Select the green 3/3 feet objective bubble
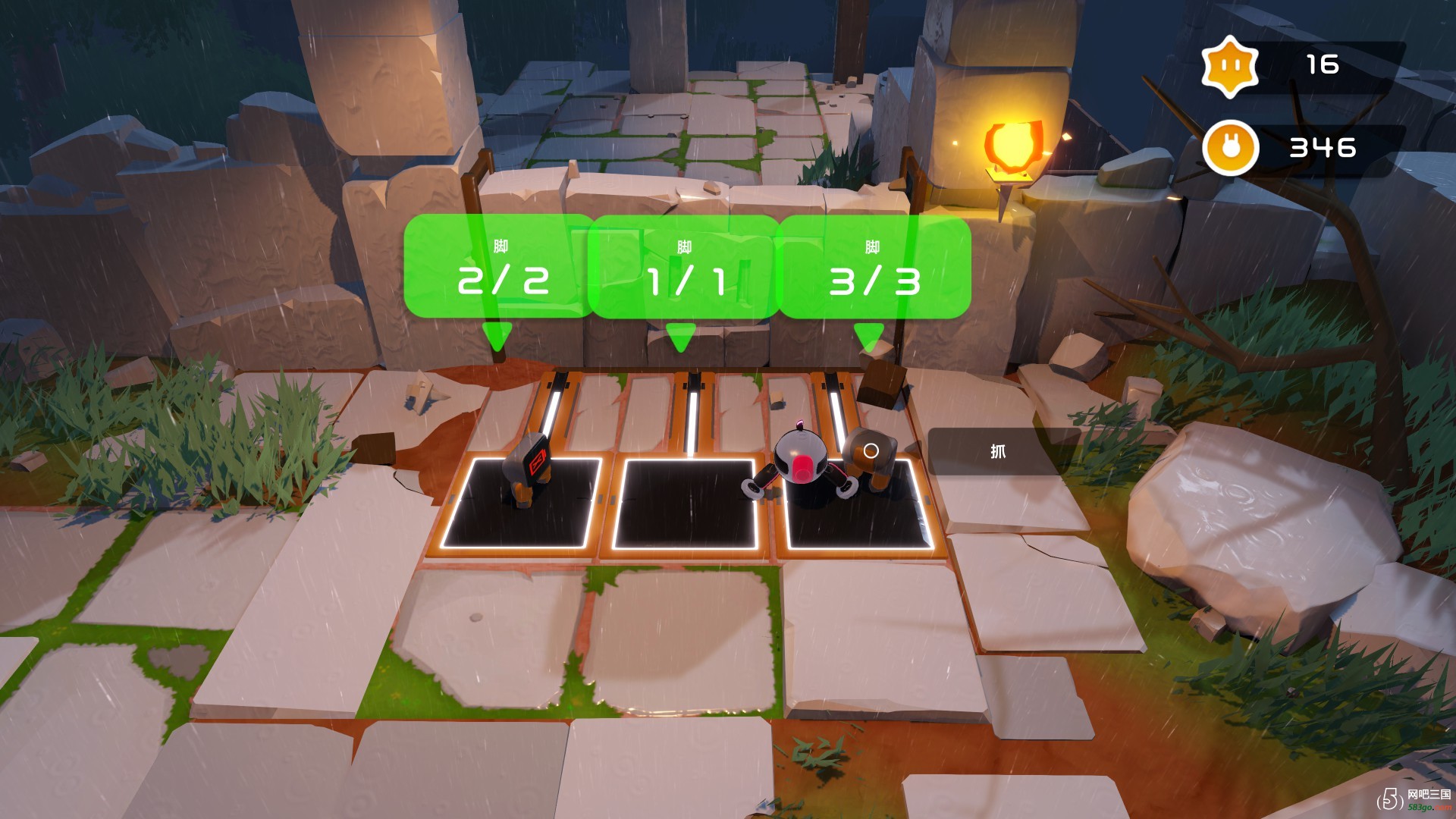The image size is (1456, 819). click(x=874, y=267)
